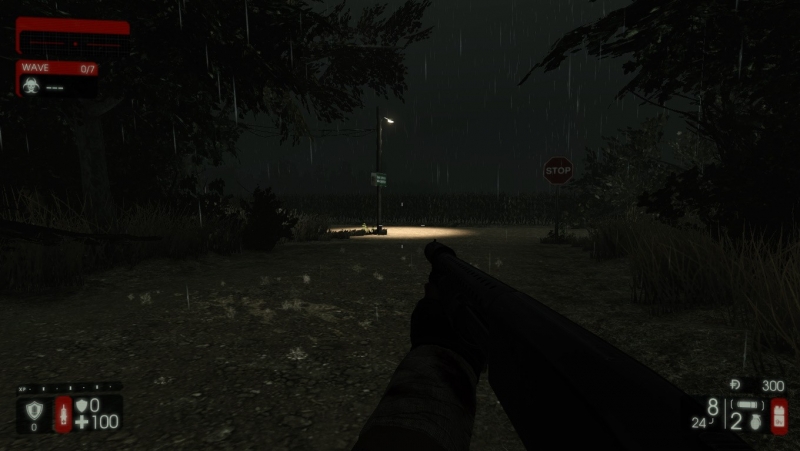Viewport: 800px width, 451px height.
Task: Click the red healing syringe icon
Action: (63, 414)
